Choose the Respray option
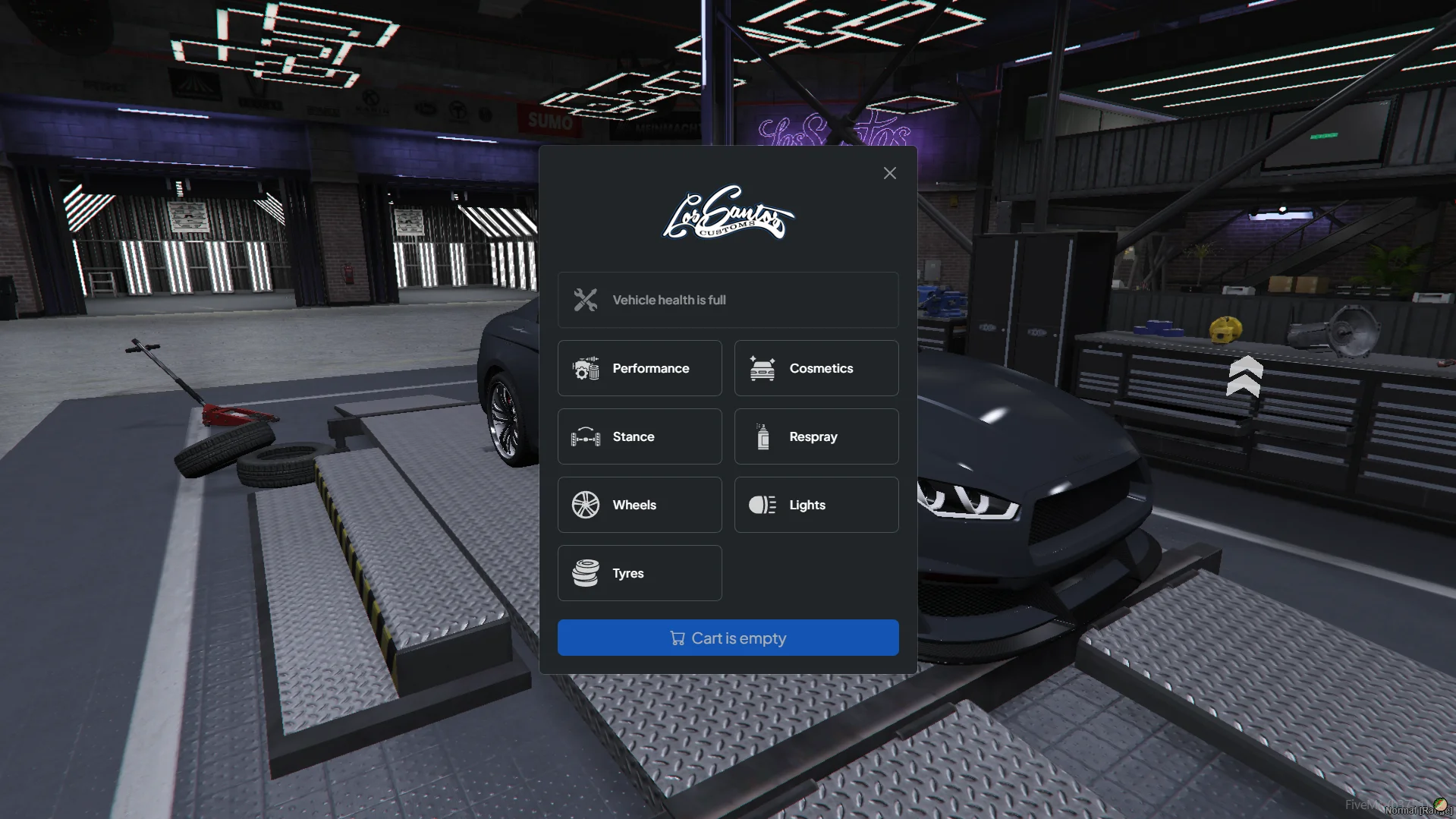 coord(816,436)
